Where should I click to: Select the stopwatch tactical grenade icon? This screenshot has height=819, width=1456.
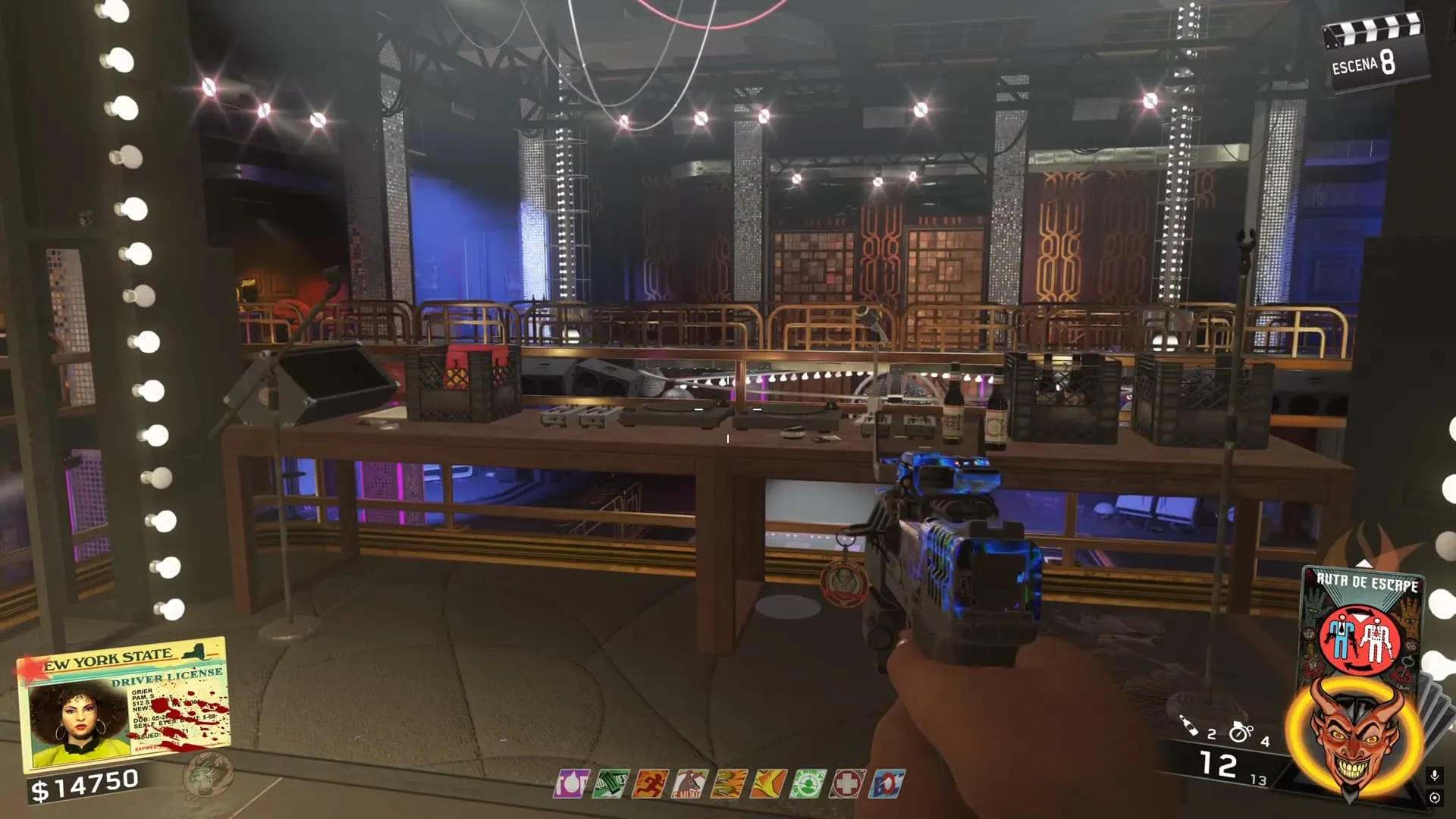1241,732
